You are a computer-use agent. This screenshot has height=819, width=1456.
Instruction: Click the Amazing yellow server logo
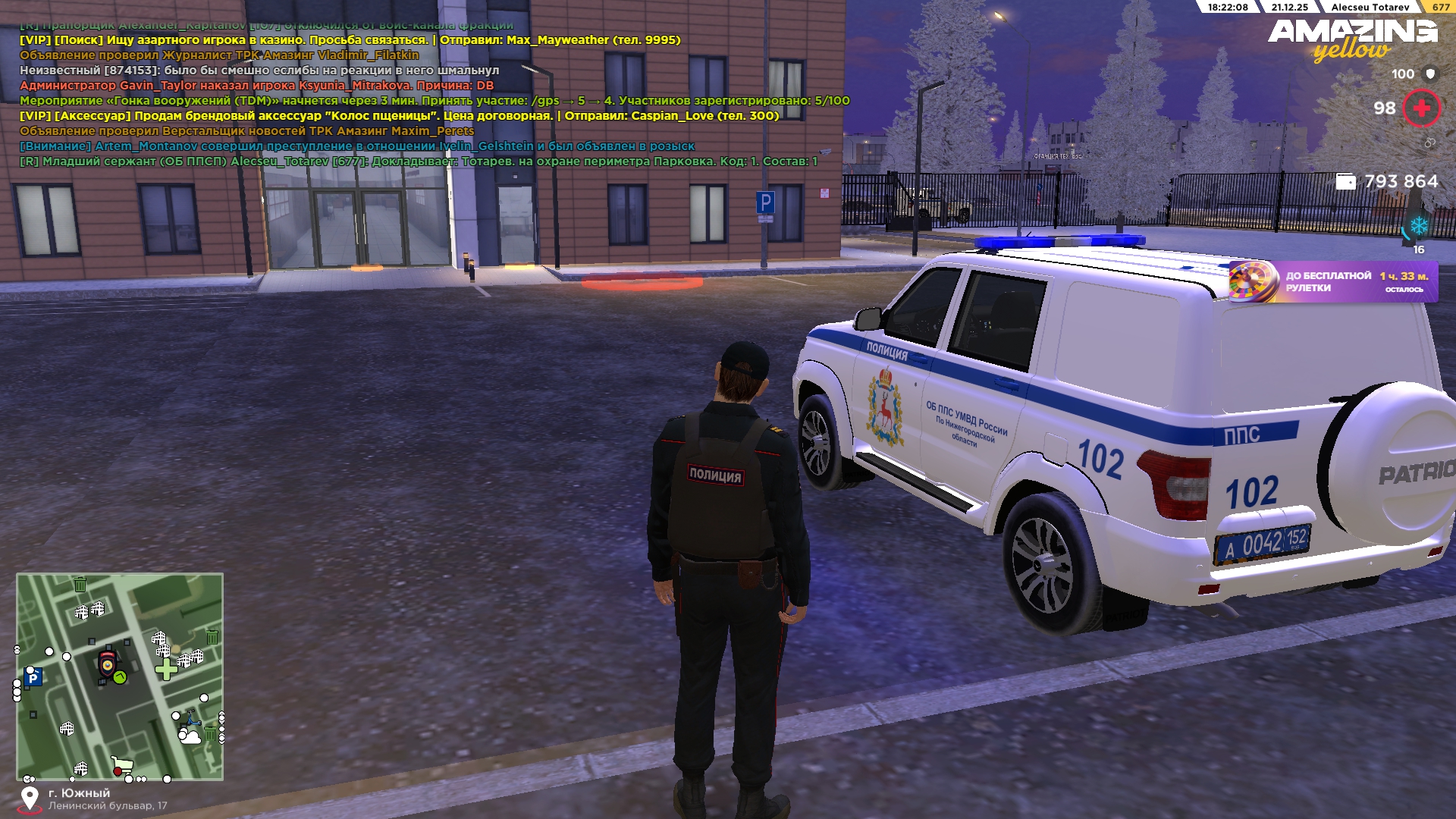click(x=1352, y=39)
